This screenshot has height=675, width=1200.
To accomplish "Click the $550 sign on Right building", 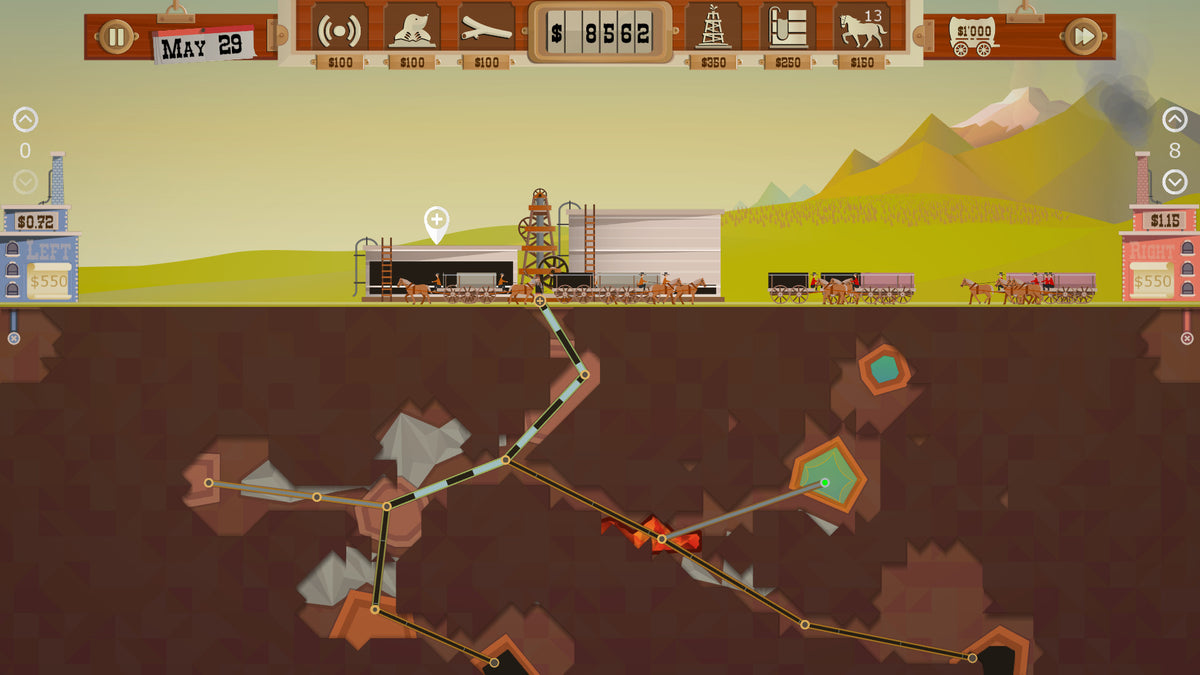I will pos(1152,281).
